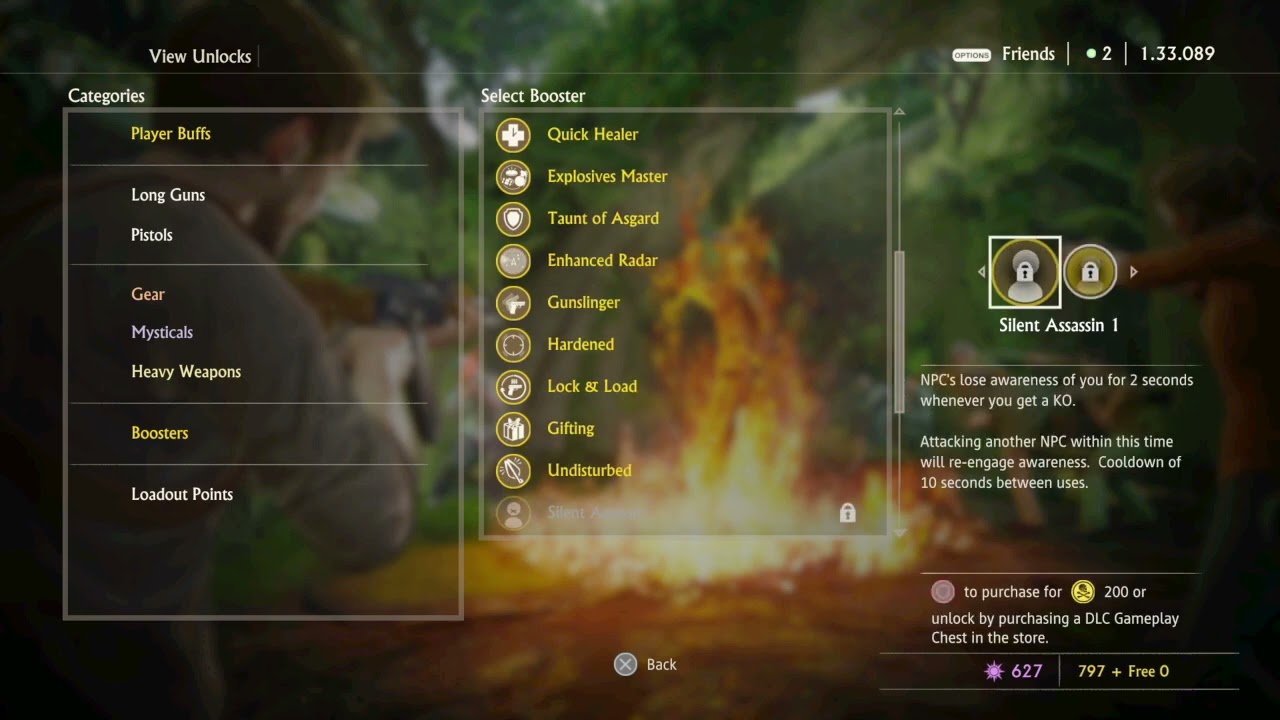Screen dimensions: 1280x720
Task: Choose the Explosives Master booster
Action: tap(607, 176)
